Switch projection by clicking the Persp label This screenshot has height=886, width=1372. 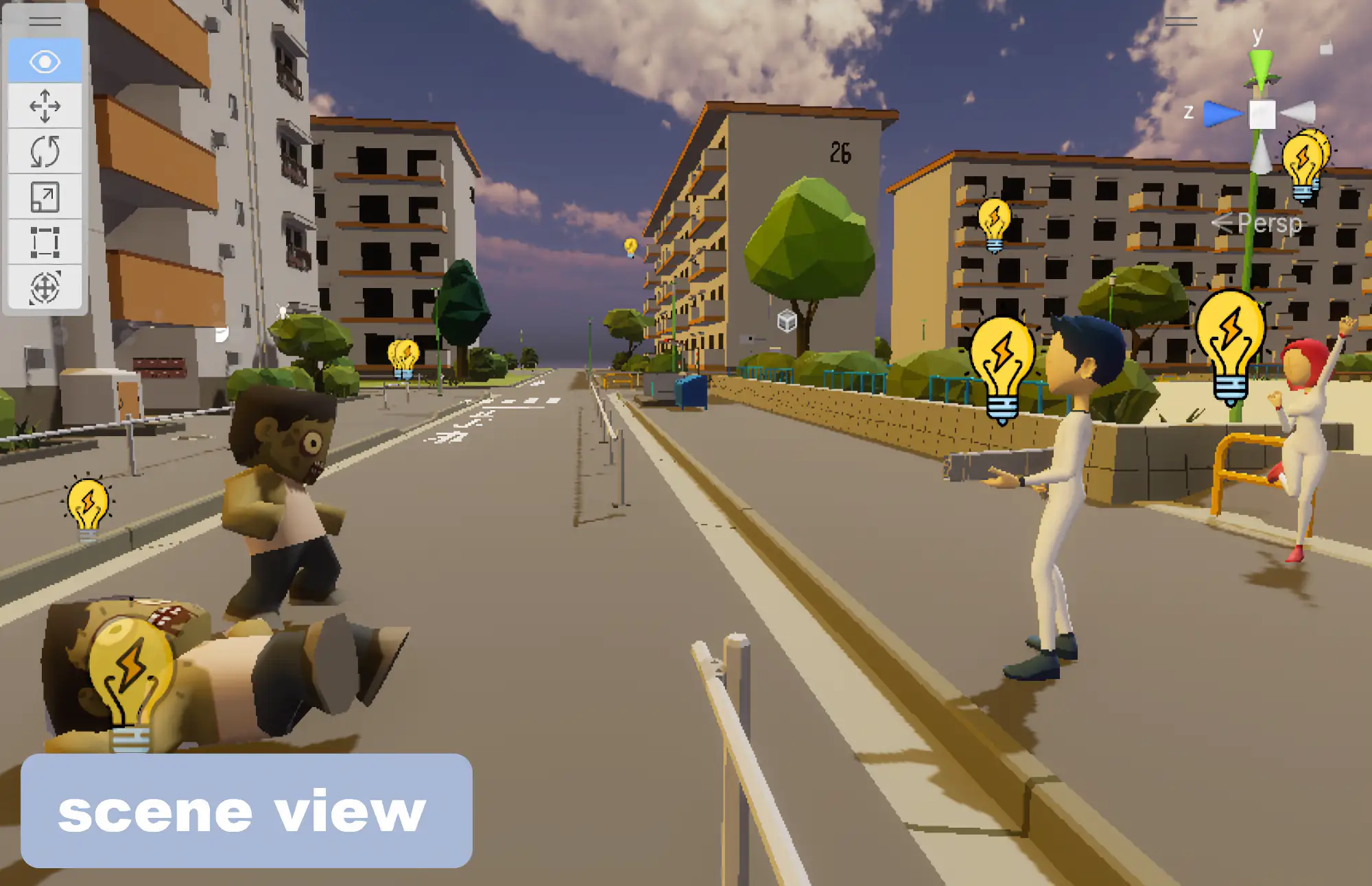(x=1269, y=224)
